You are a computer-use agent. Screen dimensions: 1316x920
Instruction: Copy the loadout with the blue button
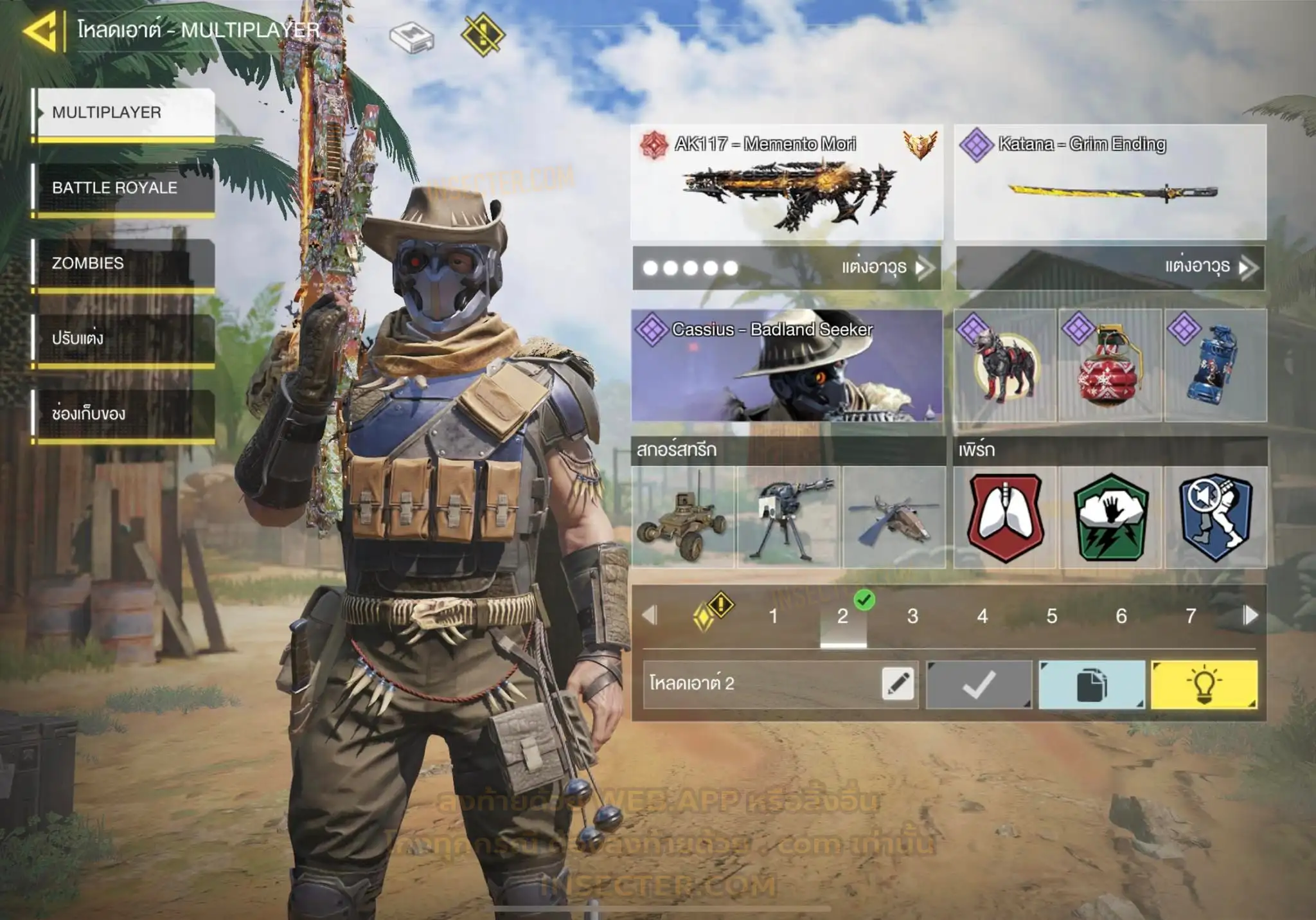pyautogui.click(x=1091, y=685)
